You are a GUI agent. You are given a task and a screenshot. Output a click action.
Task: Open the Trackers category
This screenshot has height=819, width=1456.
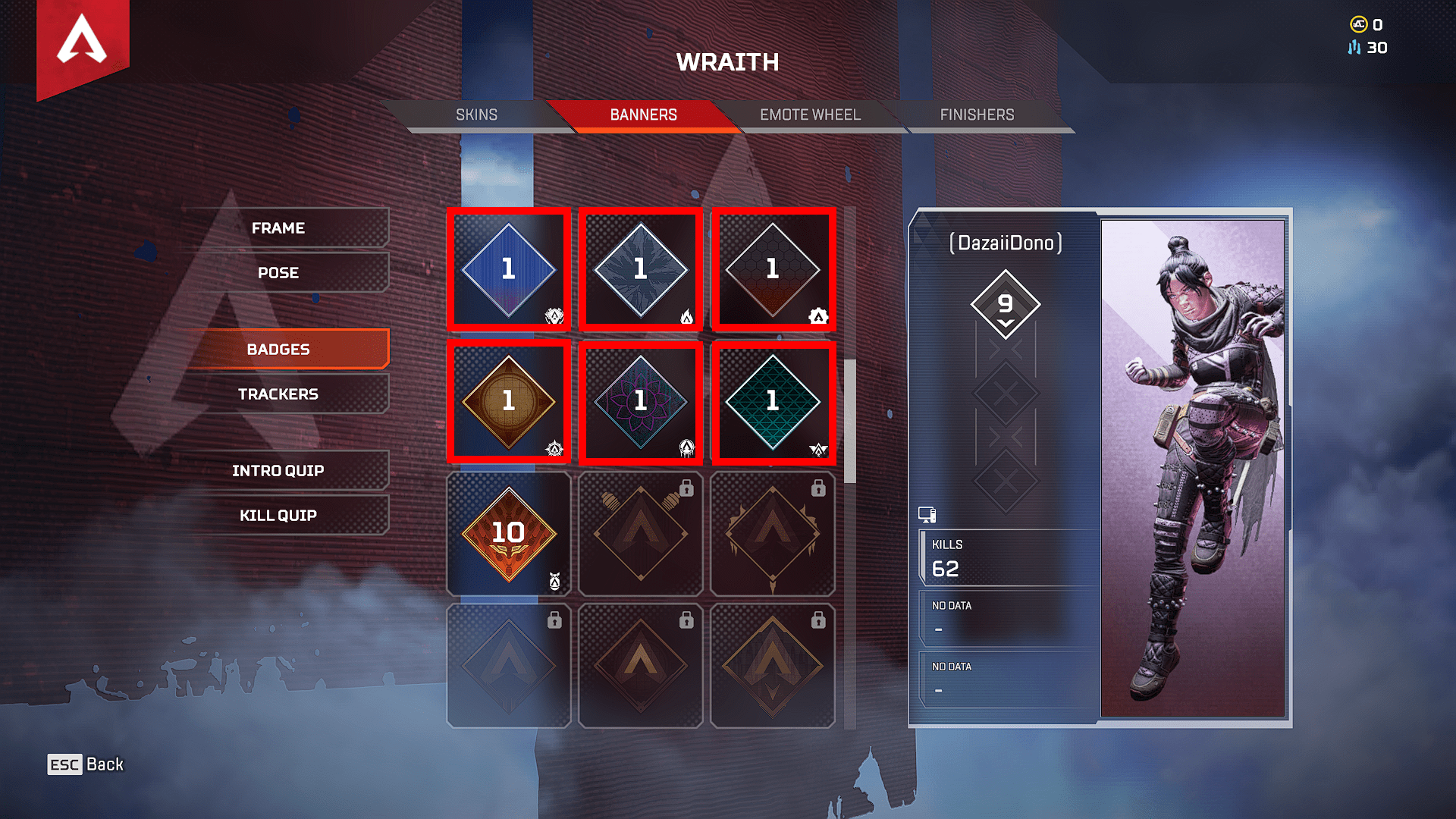coord(278,394)
